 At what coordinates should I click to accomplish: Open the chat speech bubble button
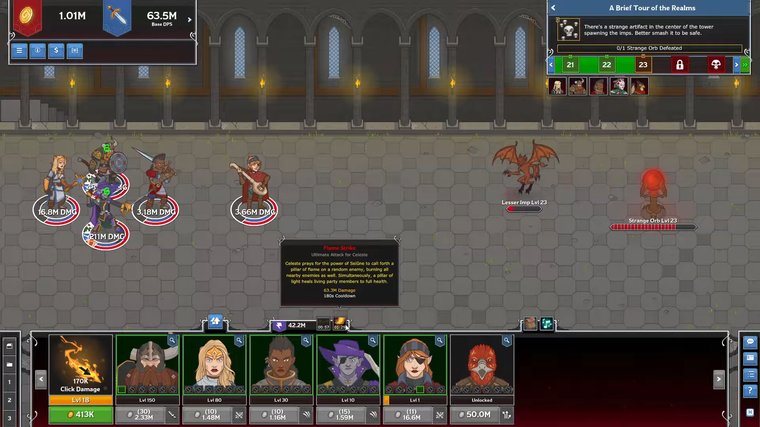click(x=750, y=342)
